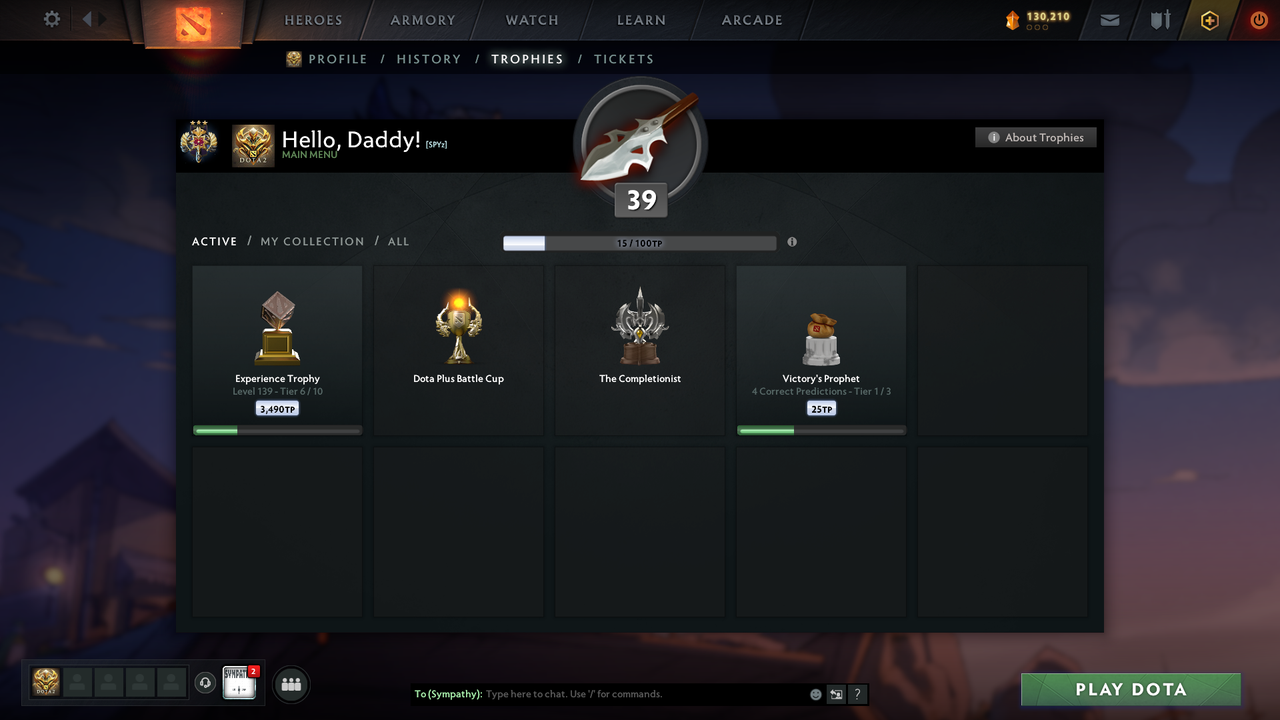Open the WATCH menu

tap(531, 20)
